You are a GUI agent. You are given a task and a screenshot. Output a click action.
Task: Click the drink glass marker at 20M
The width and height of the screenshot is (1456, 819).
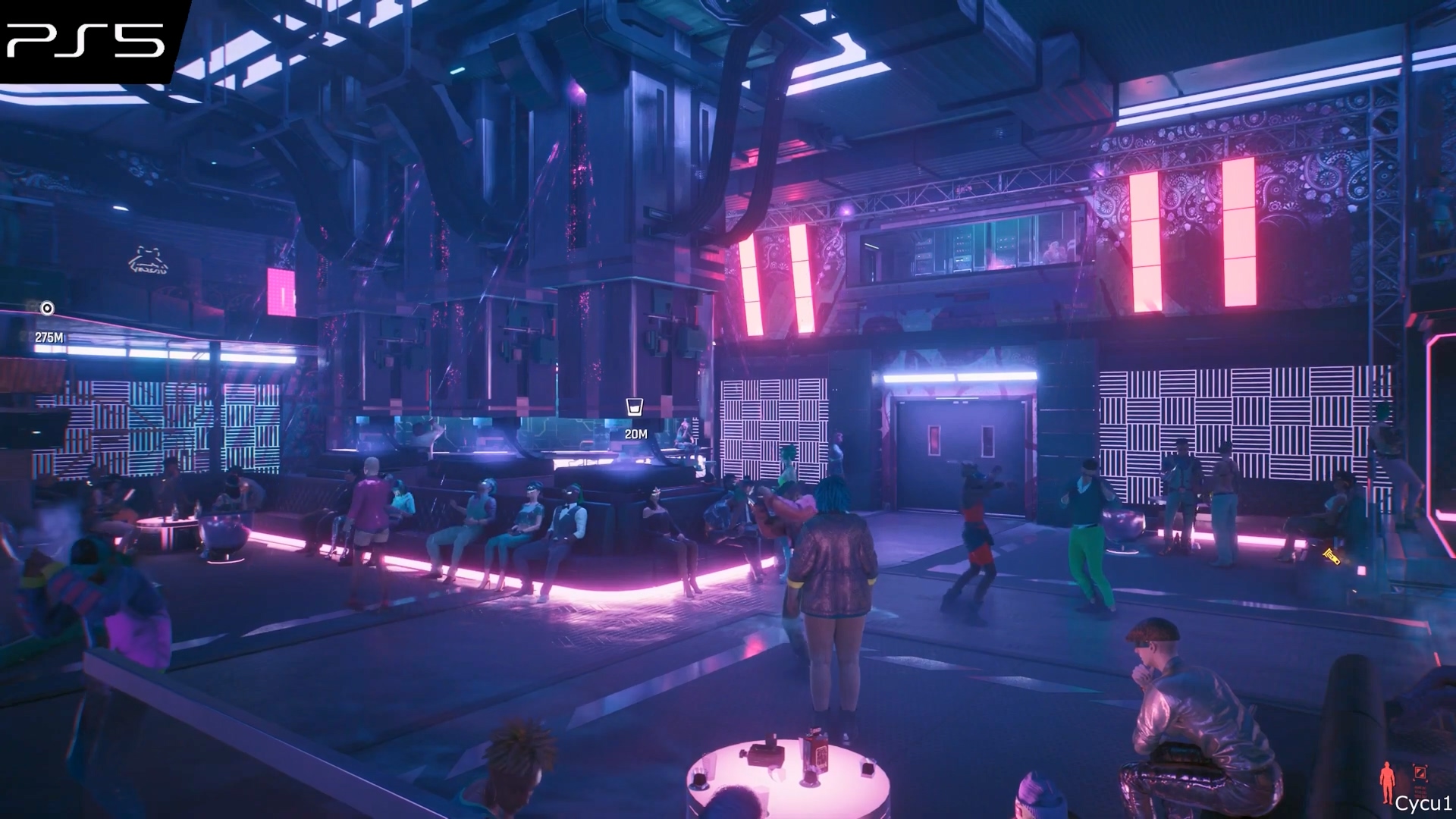coord(635,407)
